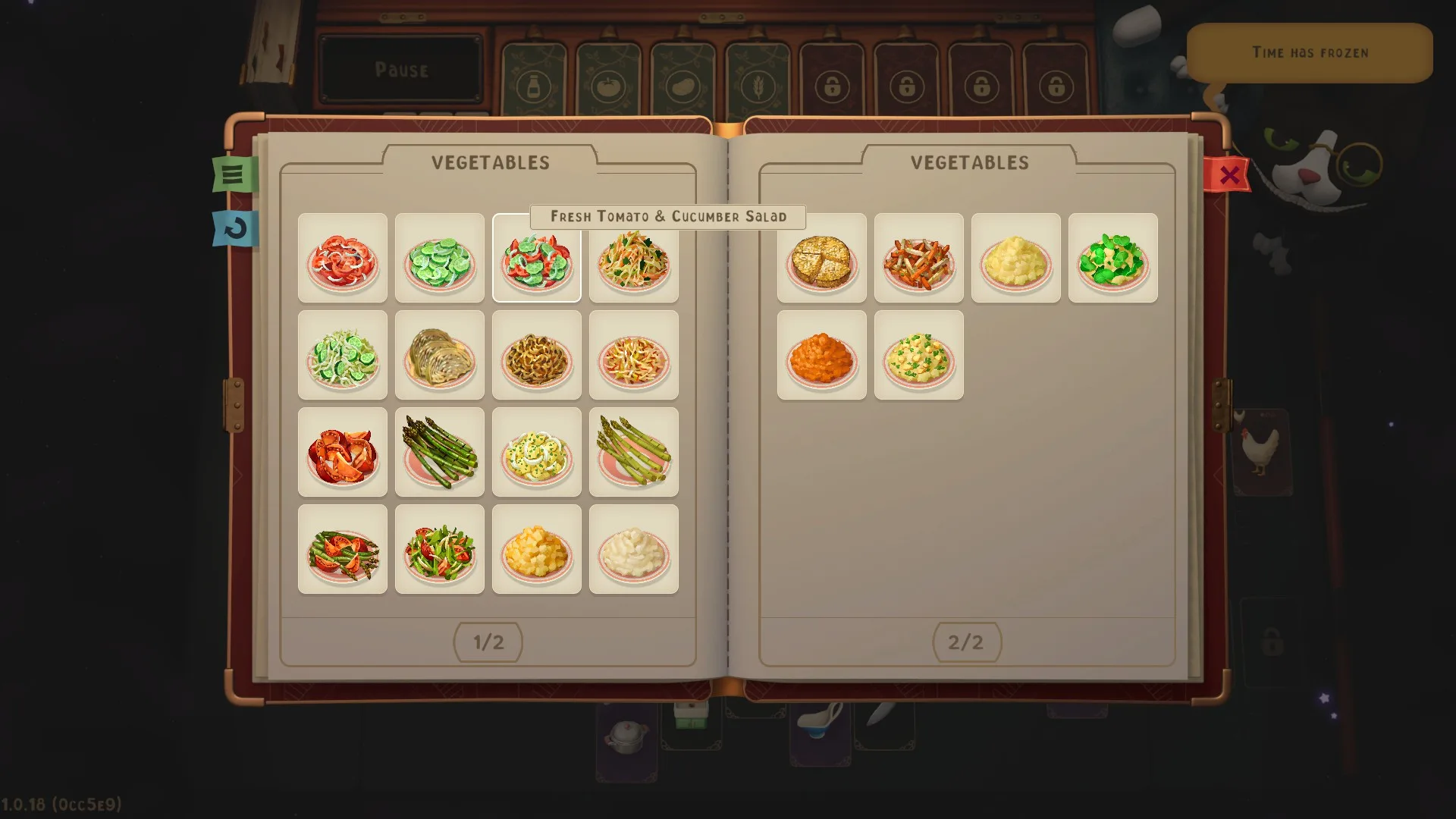Choose the egg and potato salad dish
Viewport: 1456px width, 819px height.
pyautogui.click(x=537, y=453)
